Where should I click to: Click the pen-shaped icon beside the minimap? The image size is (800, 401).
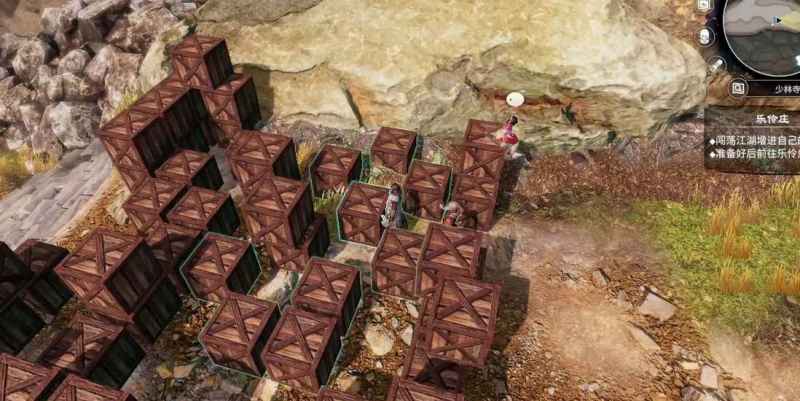[716, 64]
